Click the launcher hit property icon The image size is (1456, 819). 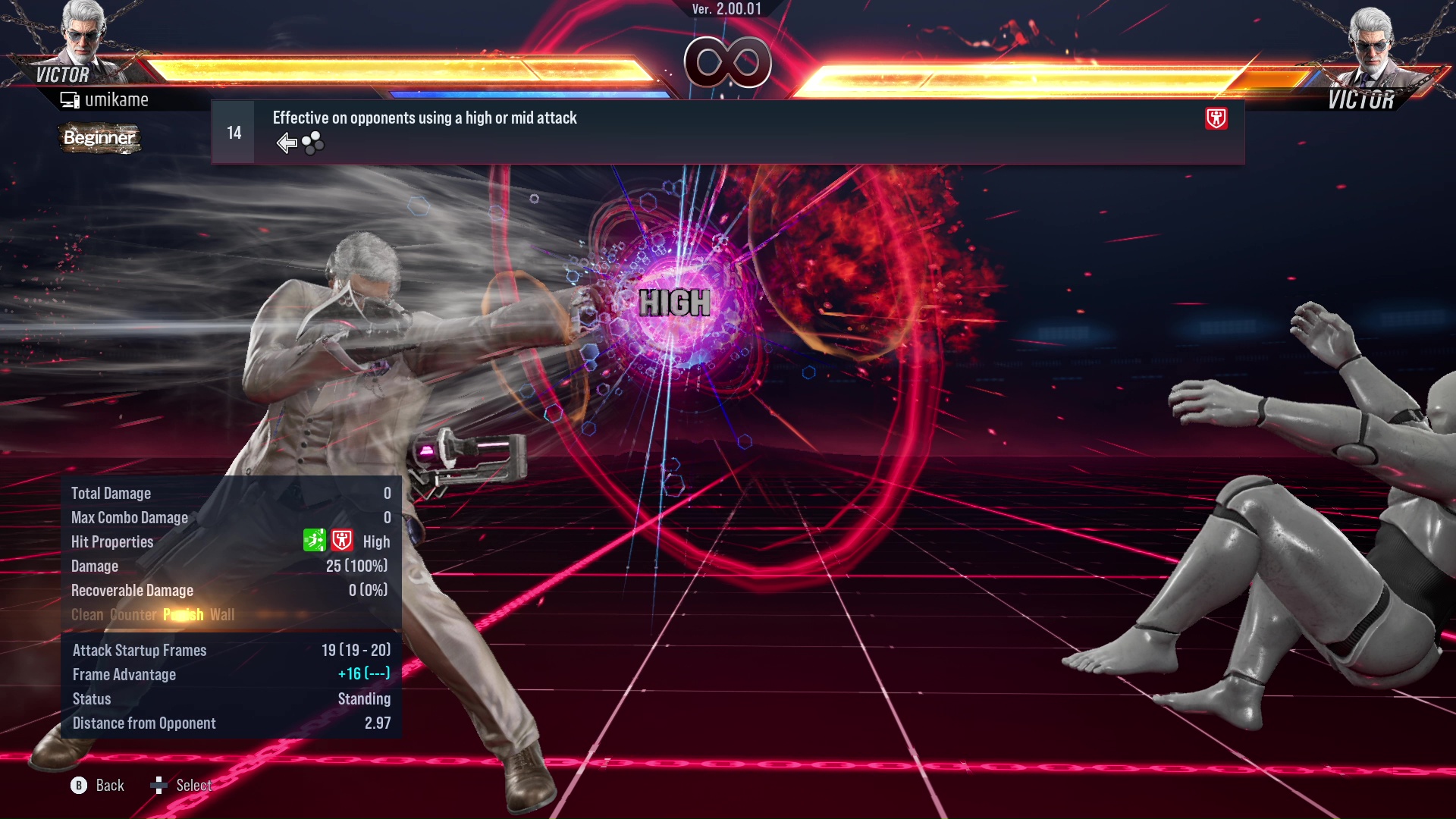(x=316, y=541)
